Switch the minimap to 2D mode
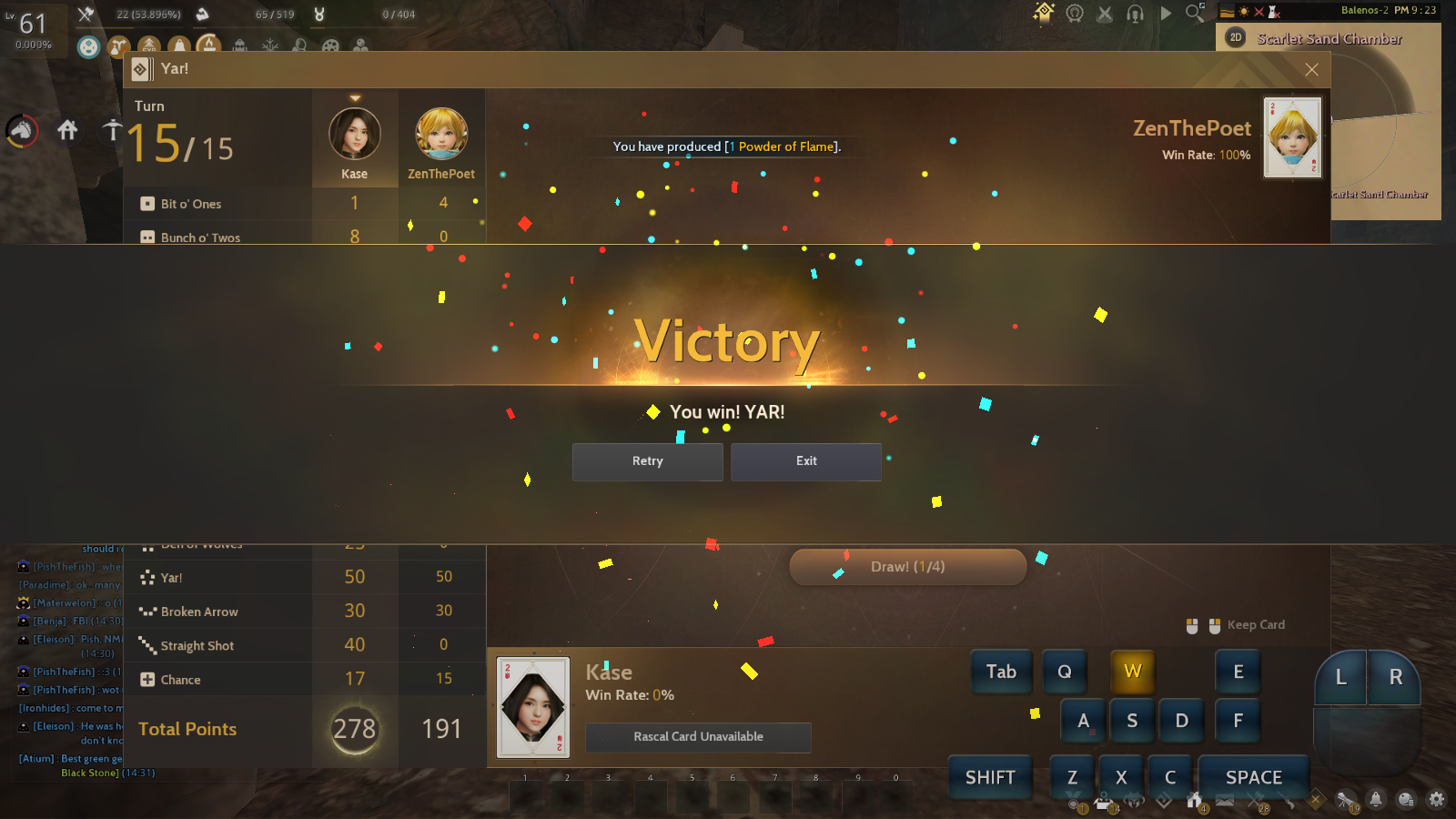This screenshot has width=1456, height=819. point(1235,38)
